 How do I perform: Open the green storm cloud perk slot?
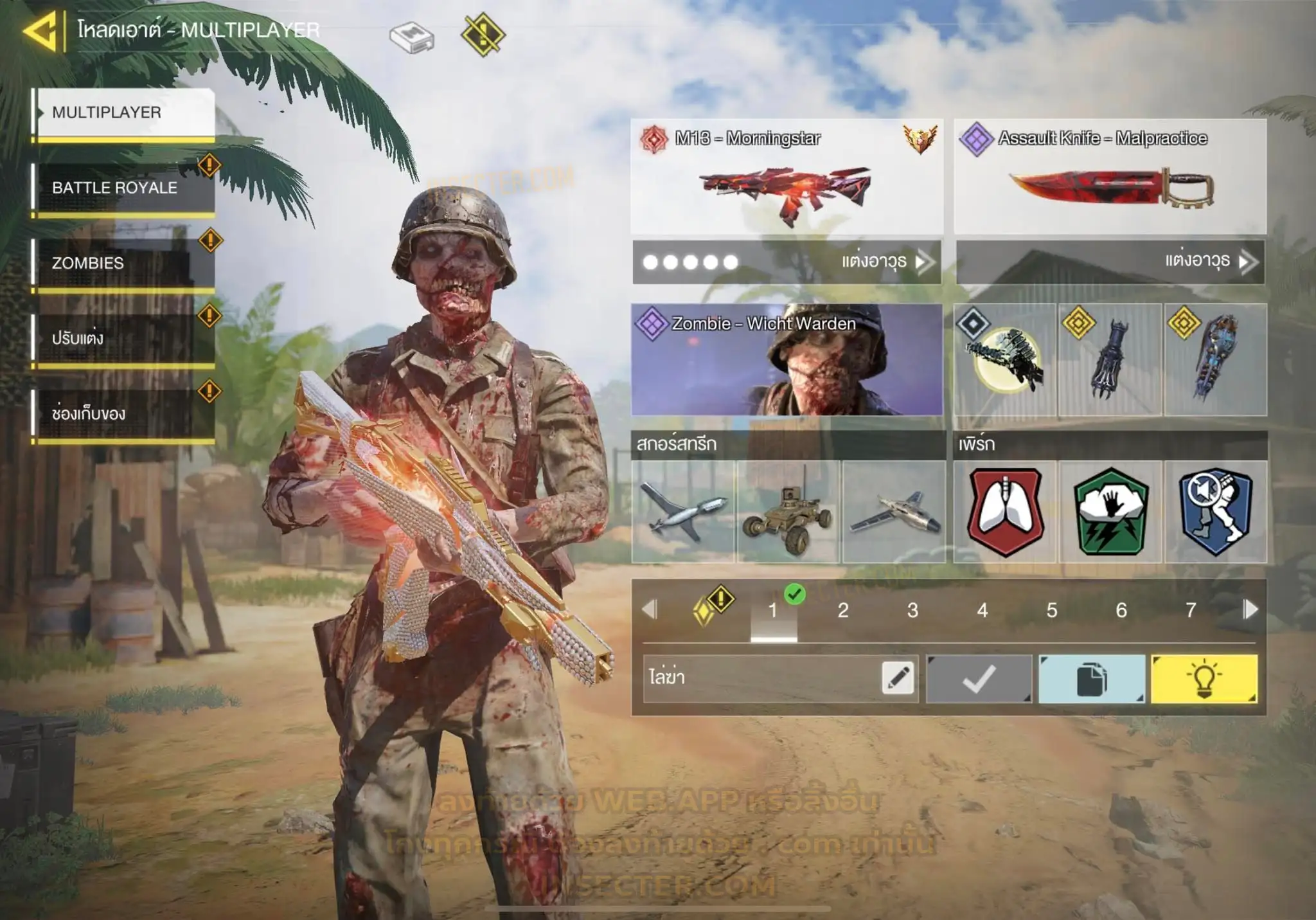tap(1110, 512)
